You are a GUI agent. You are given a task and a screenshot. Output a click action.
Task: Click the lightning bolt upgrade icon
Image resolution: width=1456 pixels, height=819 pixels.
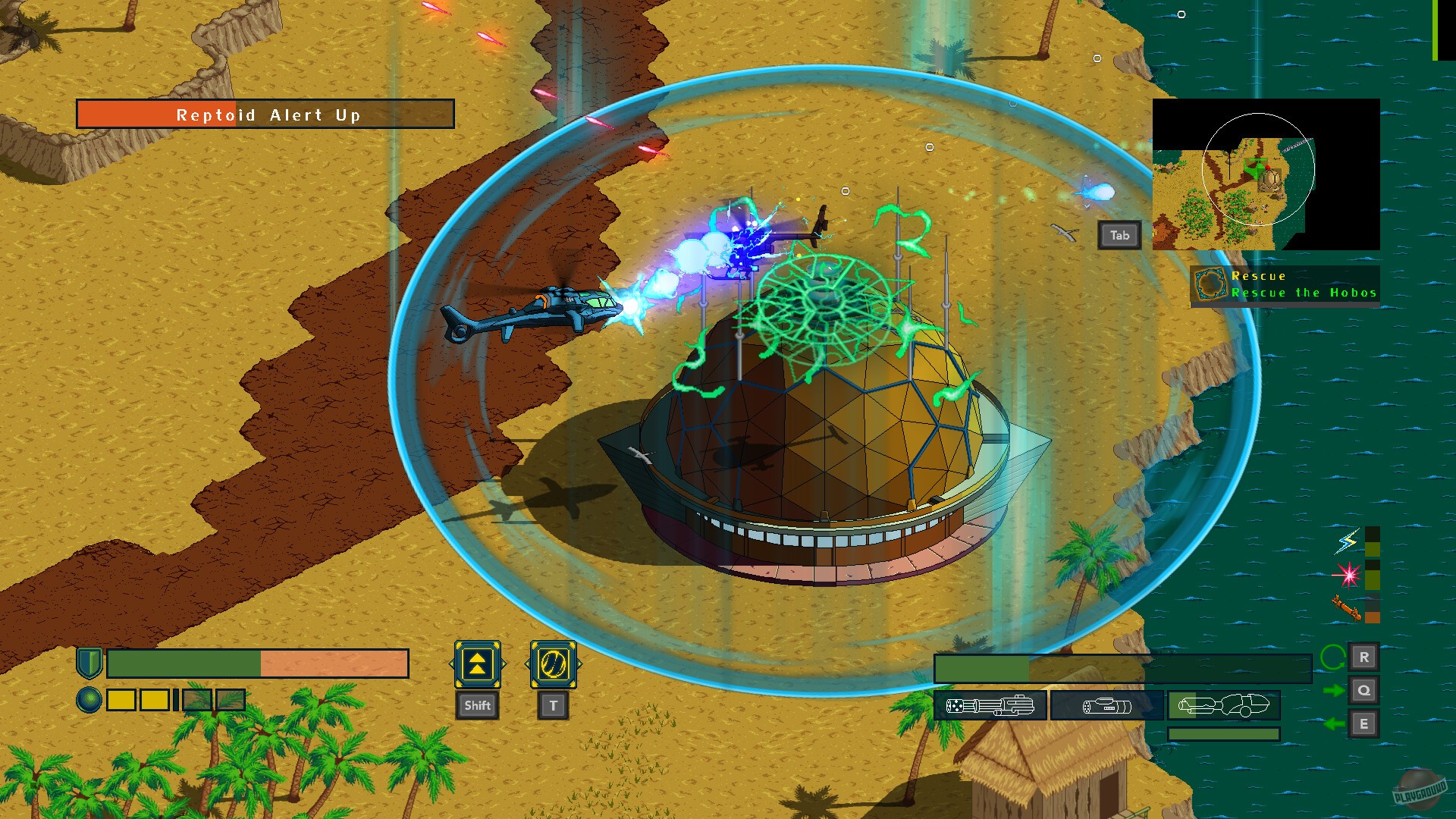(1345, 543)
